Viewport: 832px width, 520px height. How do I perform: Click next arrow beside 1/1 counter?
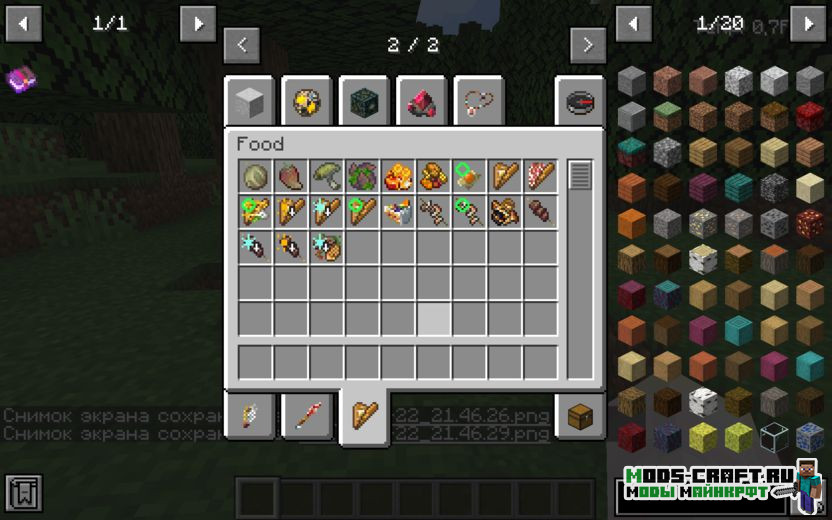pos(198,23)
